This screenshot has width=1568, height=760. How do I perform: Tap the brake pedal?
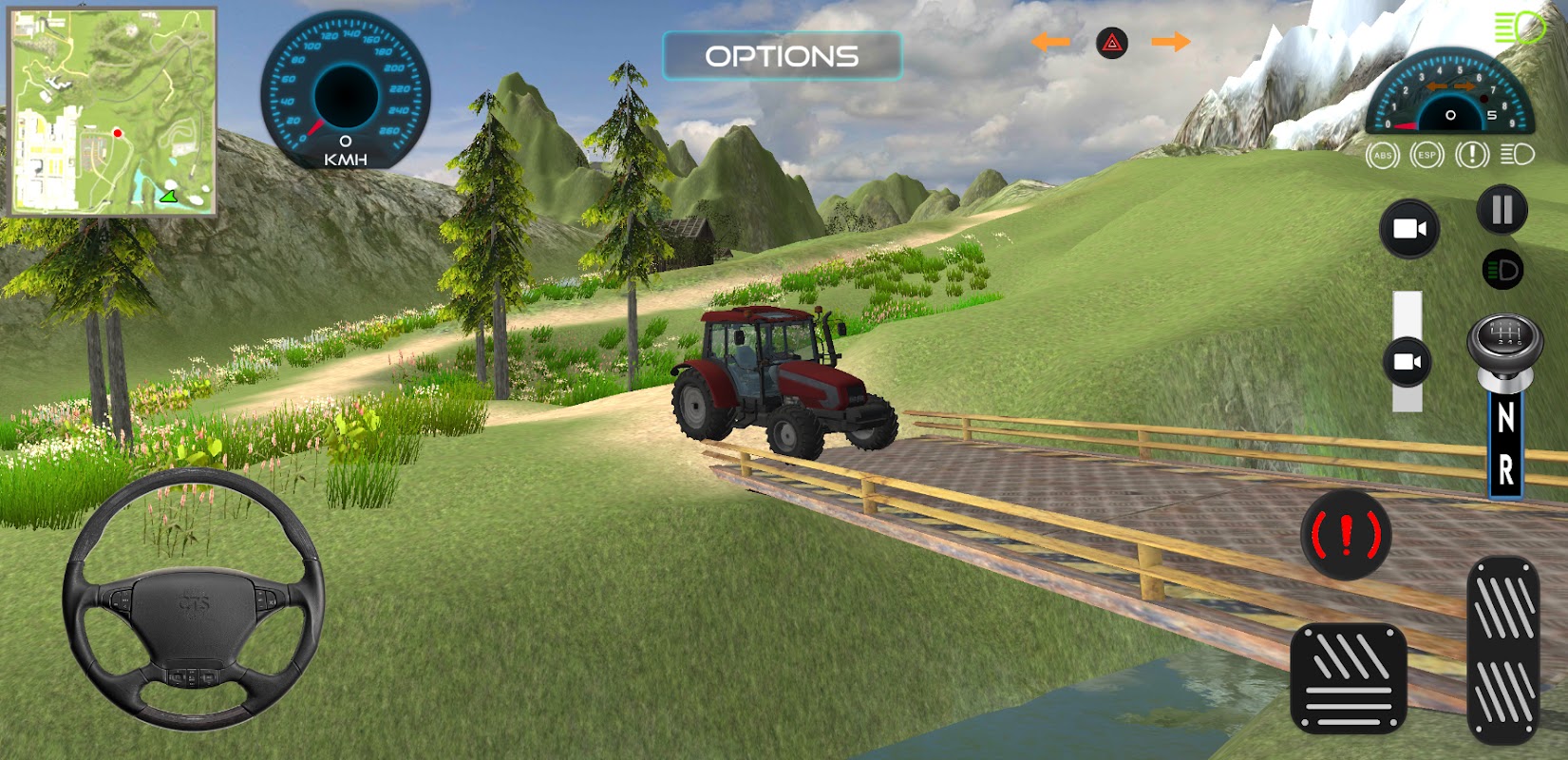point(1349,678)
